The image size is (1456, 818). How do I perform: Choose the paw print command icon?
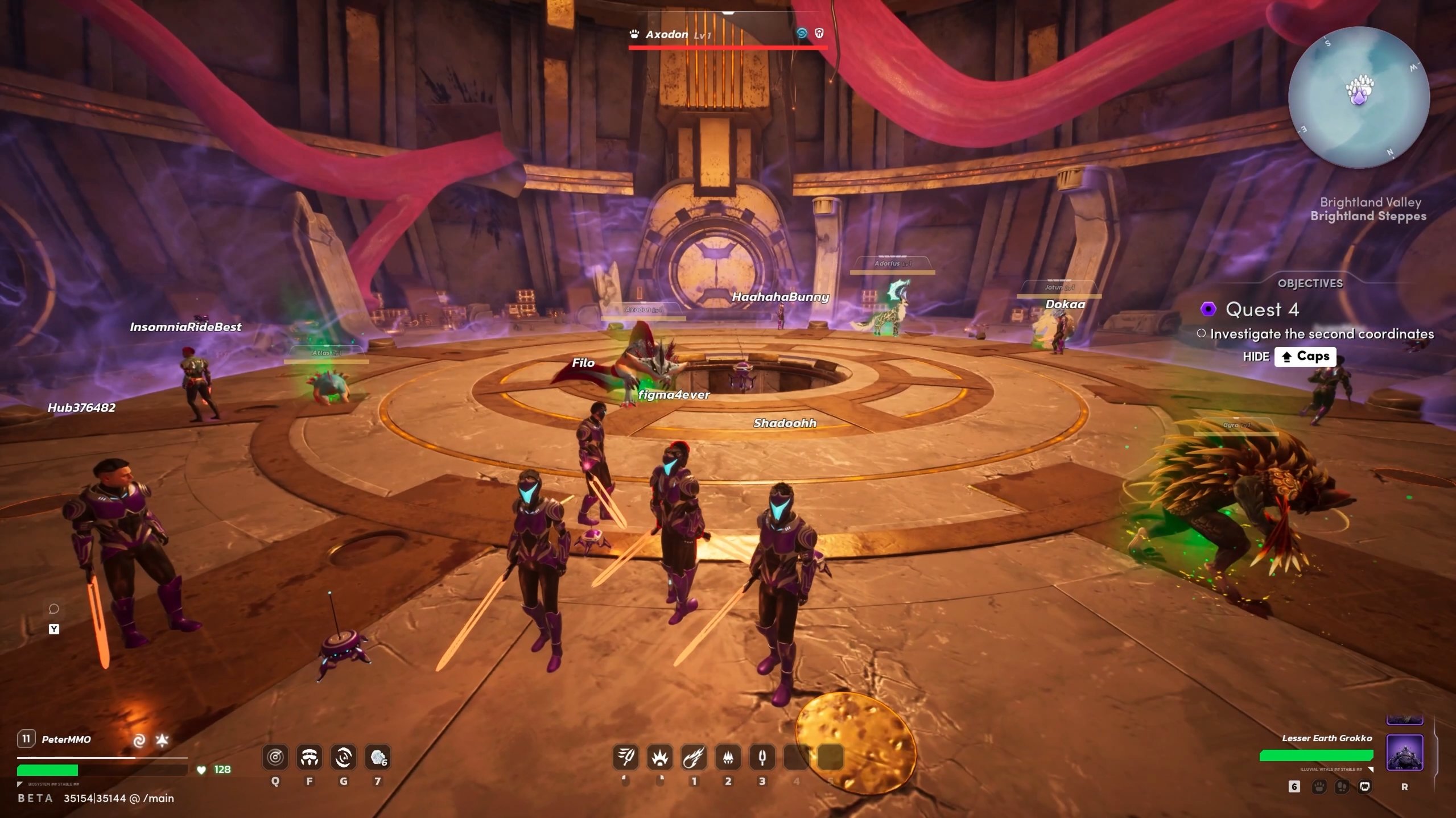pyautogui.click(x=1319, y=787)
